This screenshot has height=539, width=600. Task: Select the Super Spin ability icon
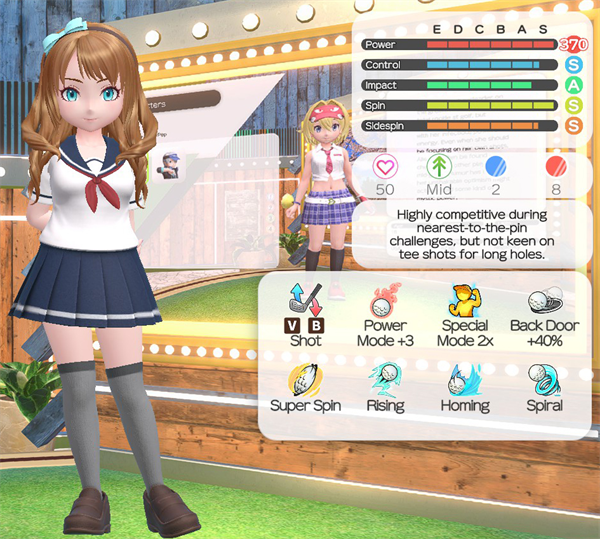303,380
